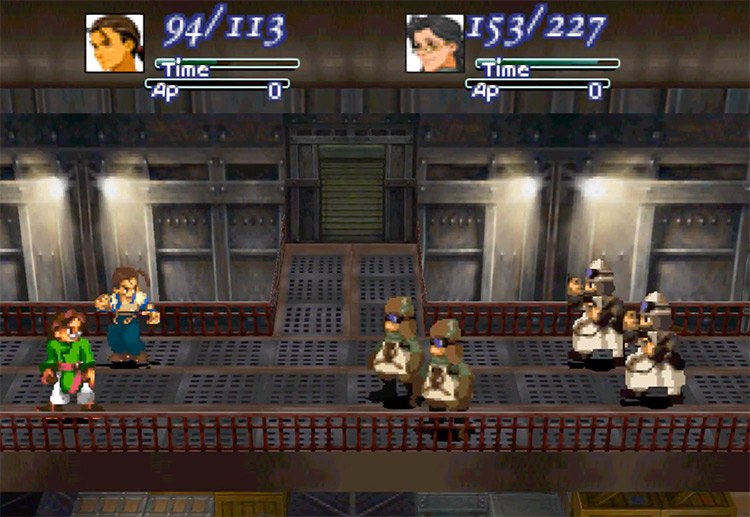Image resolution: width=750 pixels, height=517 pixels.
Task: Select the ponytail hero portrait with 94 HP
Action: coord(114,43)
